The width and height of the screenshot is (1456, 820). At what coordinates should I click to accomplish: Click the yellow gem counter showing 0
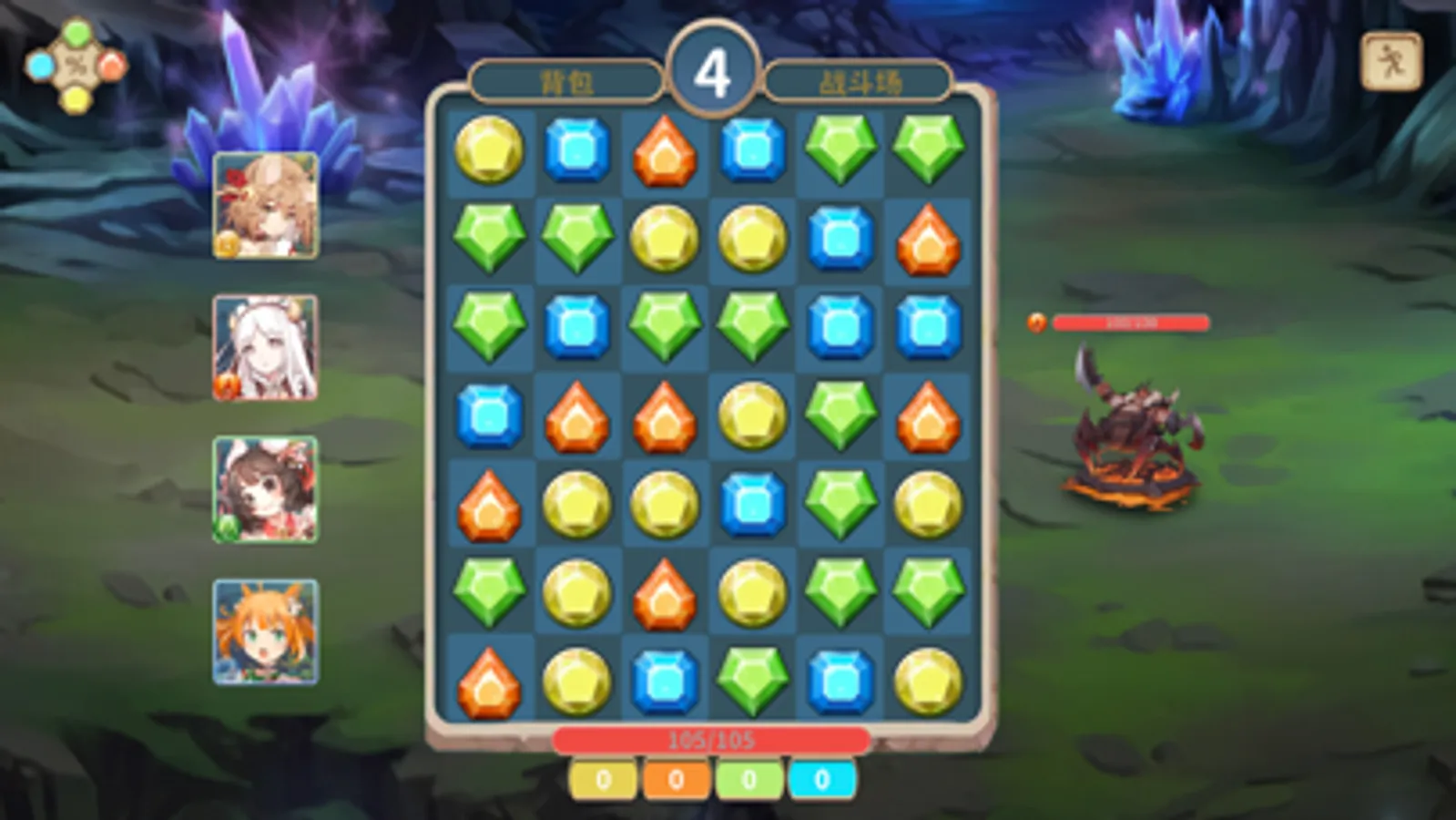tap(602, 779)
